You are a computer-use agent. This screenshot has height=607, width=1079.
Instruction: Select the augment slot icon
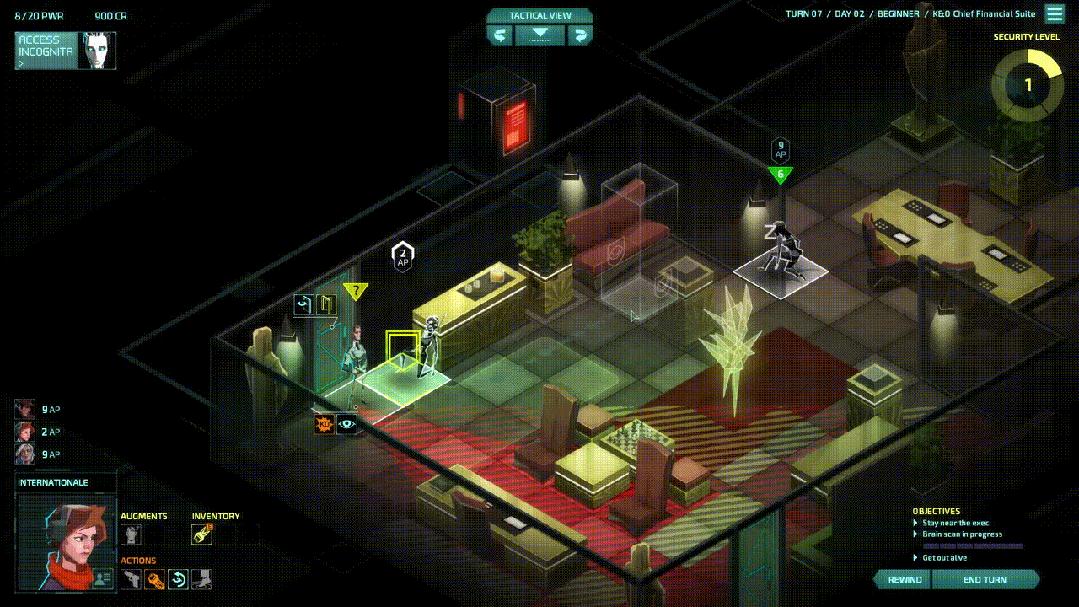click(x=131, y=535)
